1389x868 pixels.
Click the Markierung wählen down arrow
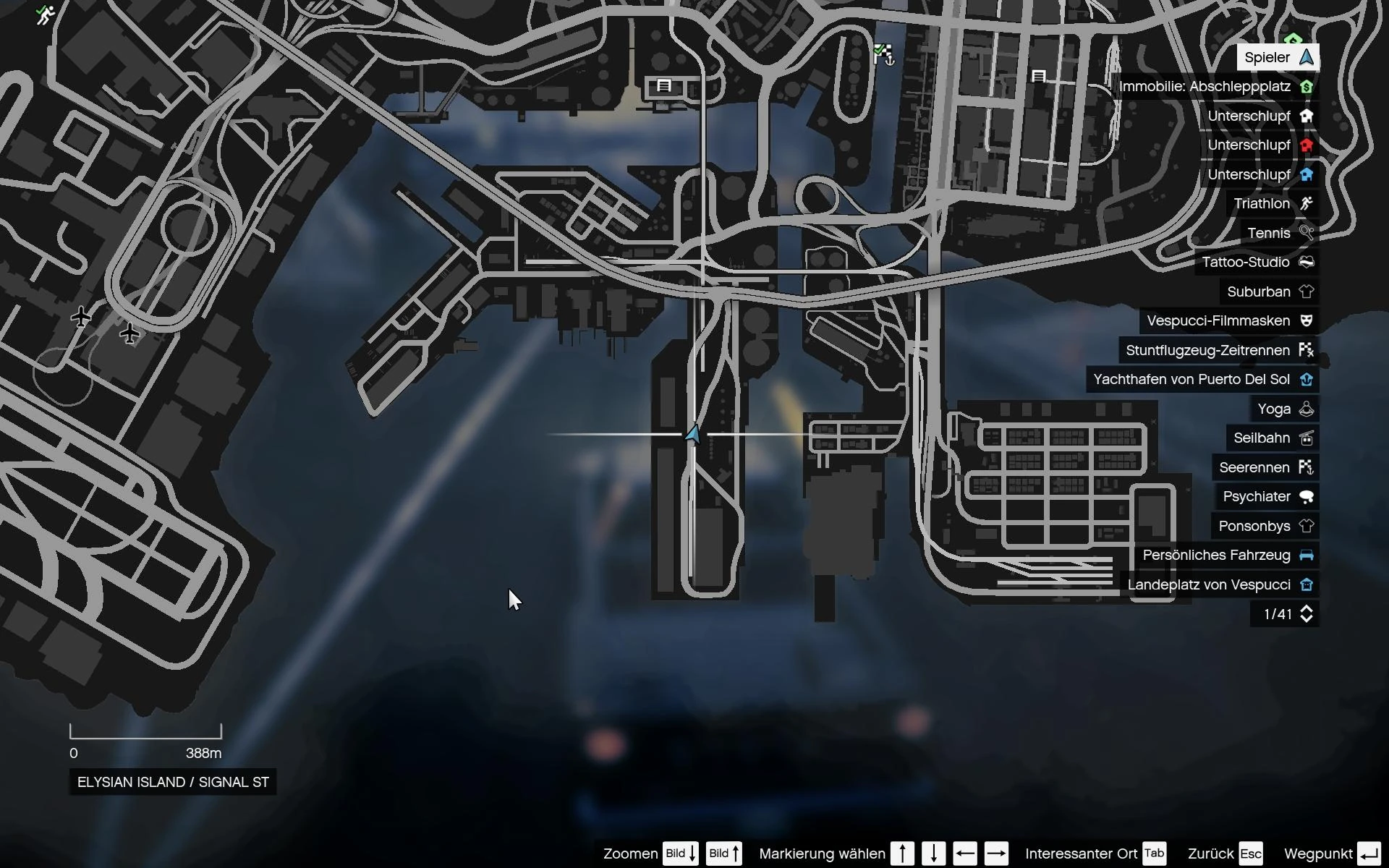934,853
